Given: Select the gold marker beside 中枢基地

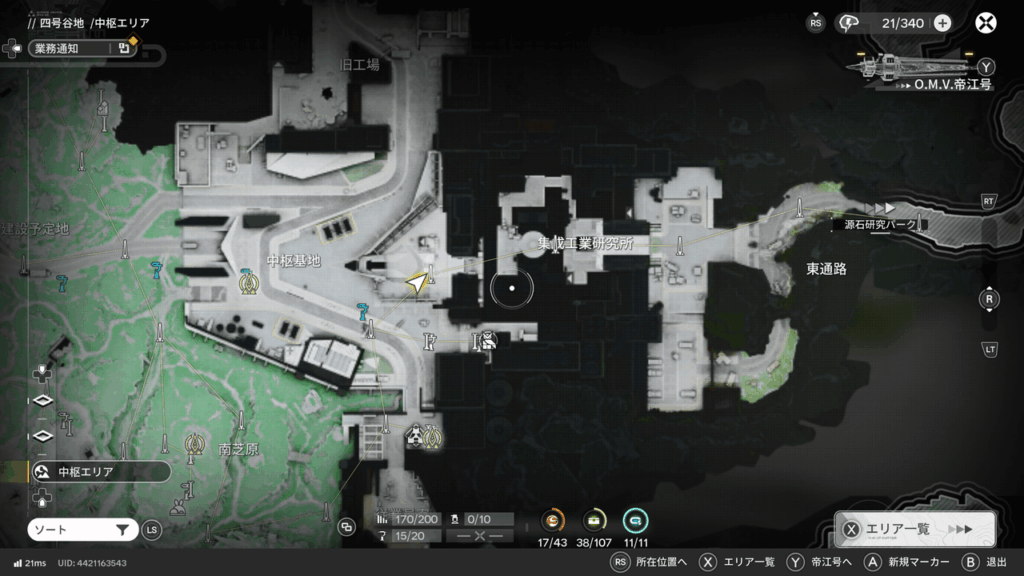Looking at the screenshot, I should click(x=248, y=283).
